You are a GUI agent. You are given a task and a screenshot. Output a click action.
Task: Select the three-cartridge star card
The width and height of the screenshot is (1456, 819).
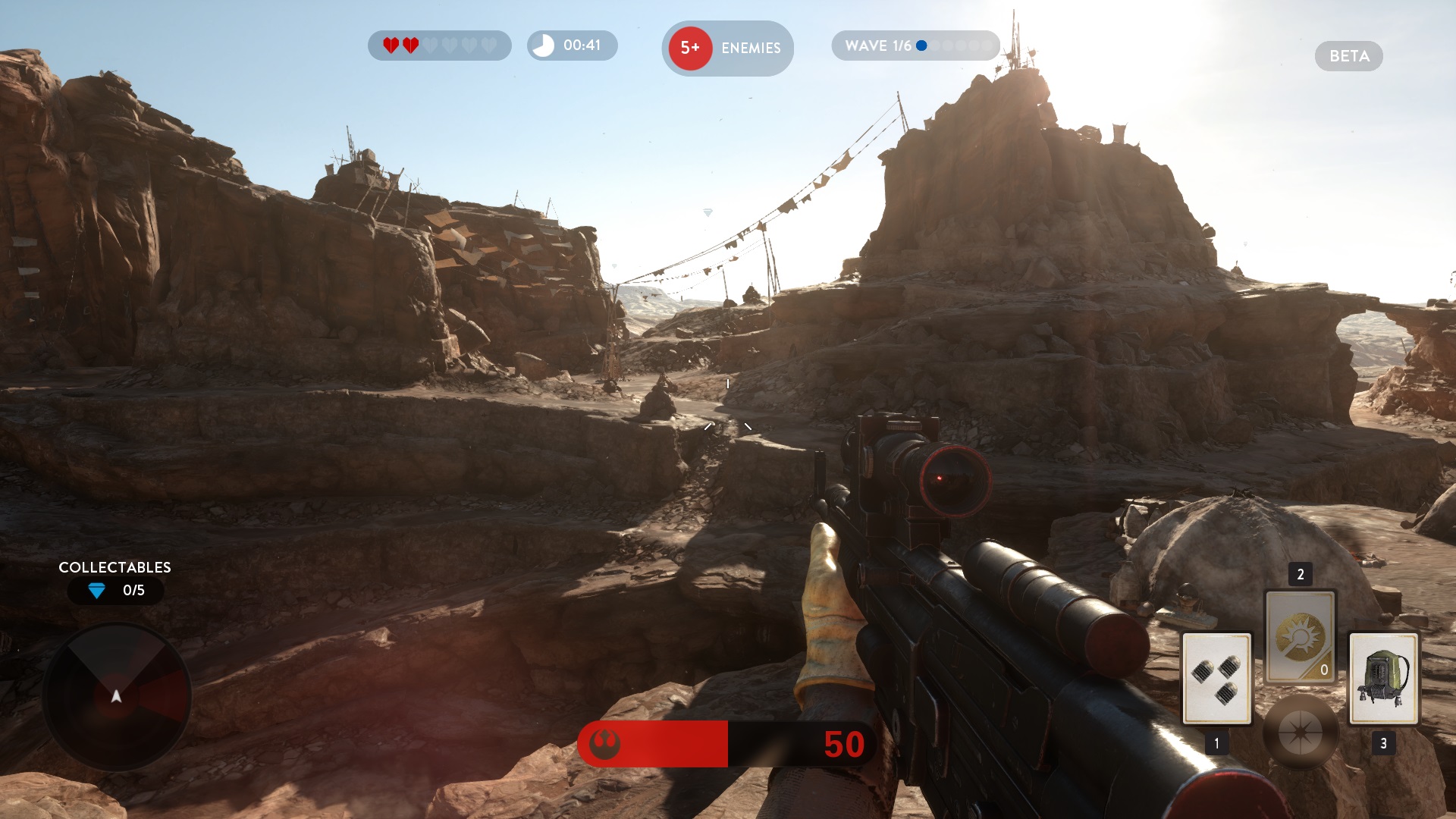[x=1216, y=678]
